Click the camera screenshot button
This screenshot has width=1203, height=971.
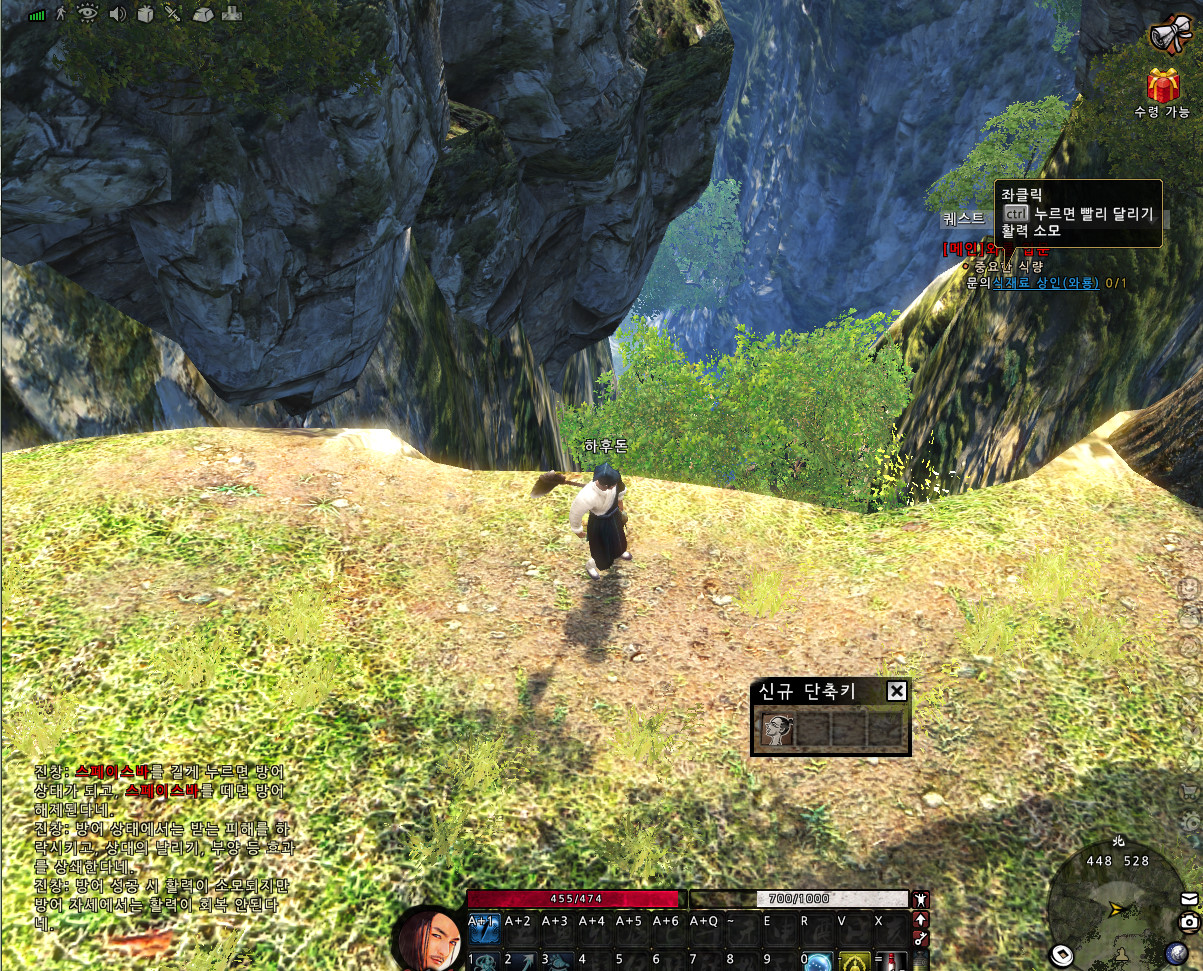click(x=1188, y=922)
